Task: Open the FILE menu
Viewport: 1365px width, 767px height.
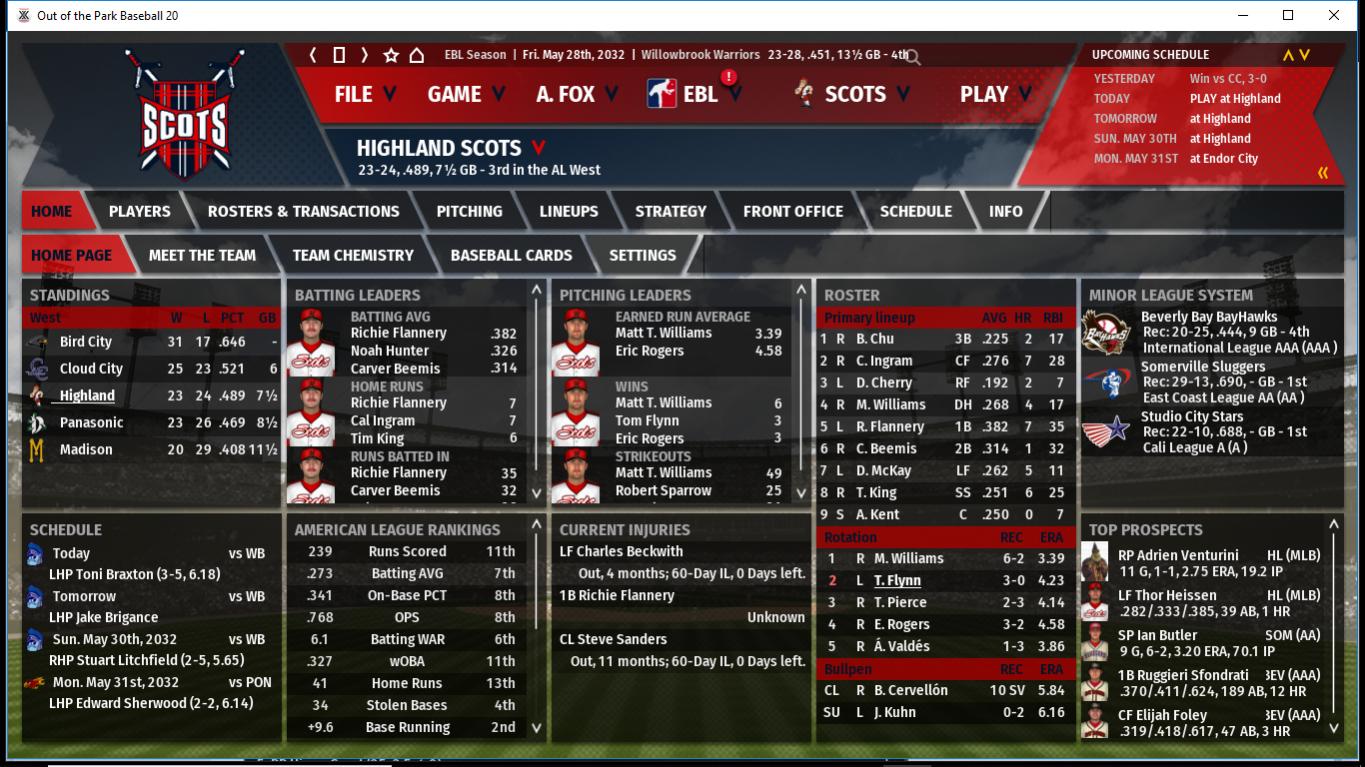Action: (364, 94)
